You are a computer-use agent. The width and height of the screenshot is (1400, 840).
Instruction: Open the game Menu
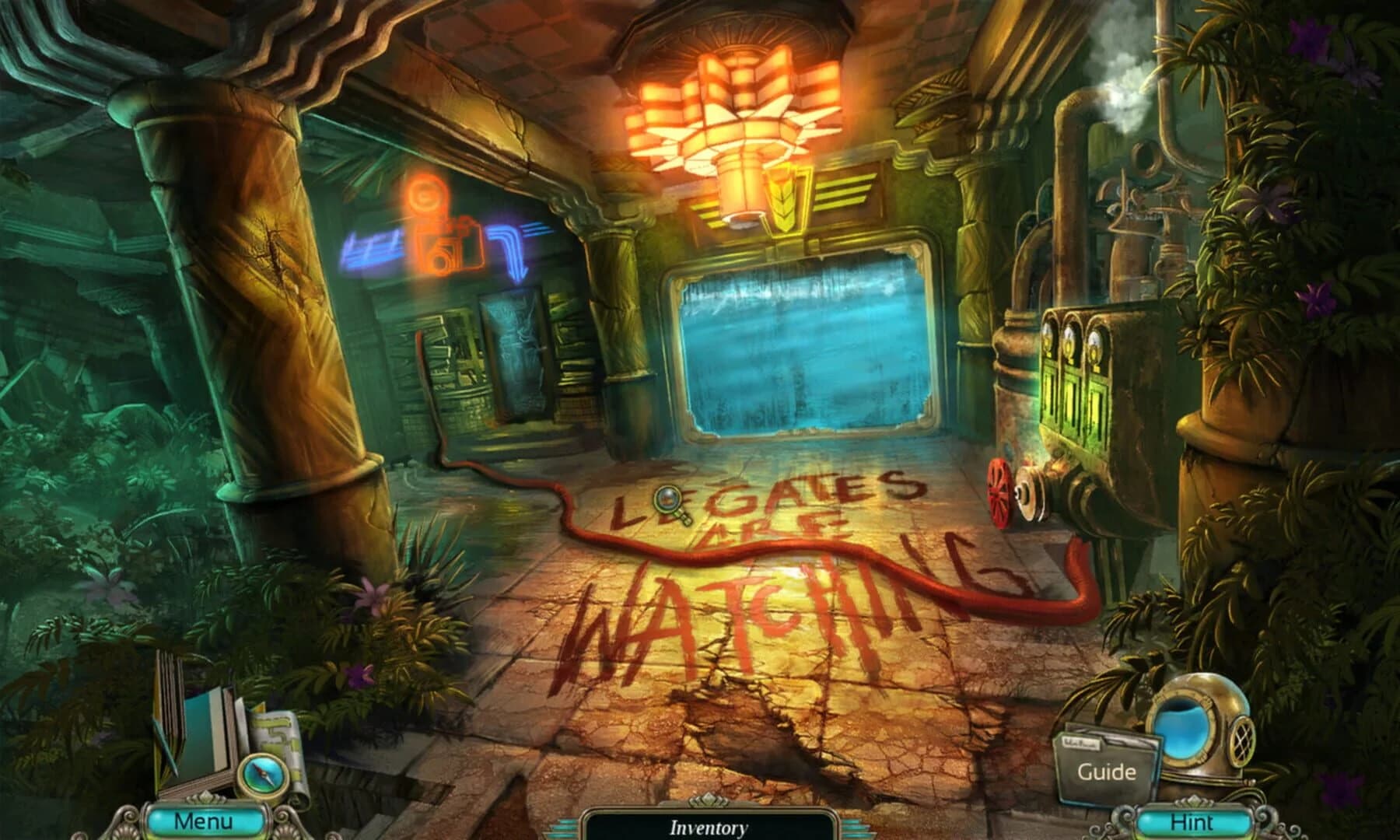(202, 821)
